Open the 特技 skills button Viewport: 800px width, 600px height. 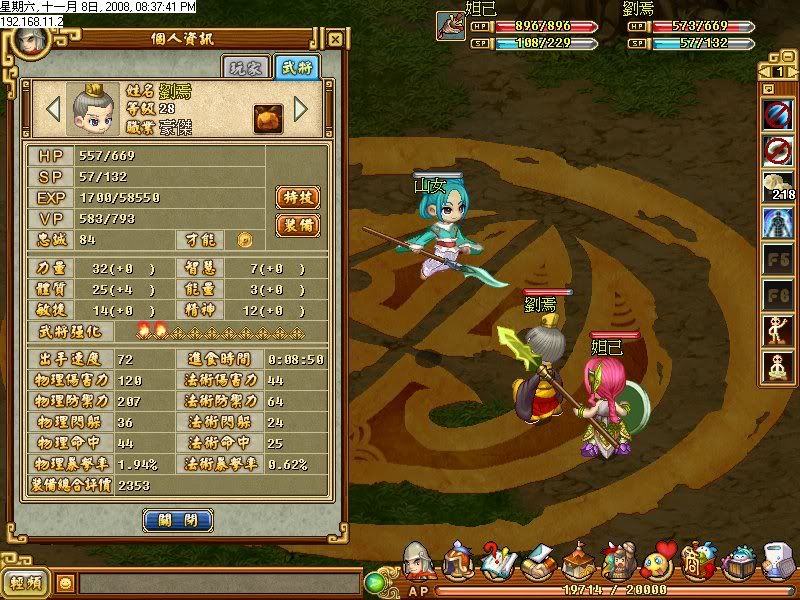297,197
